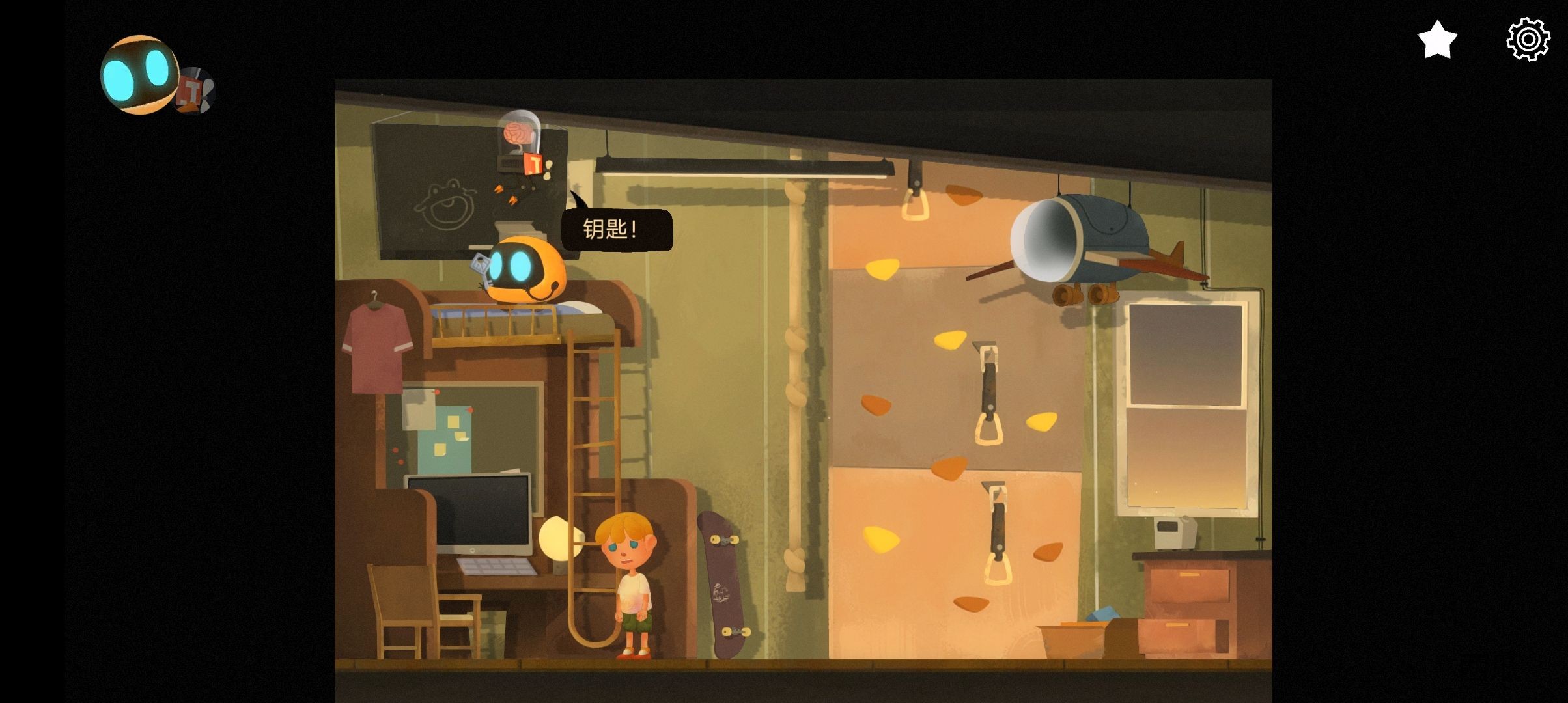The height and width of the screenshot is (703, 1568).
Task: Open the settings gear menu
Action: point(1528,40)
